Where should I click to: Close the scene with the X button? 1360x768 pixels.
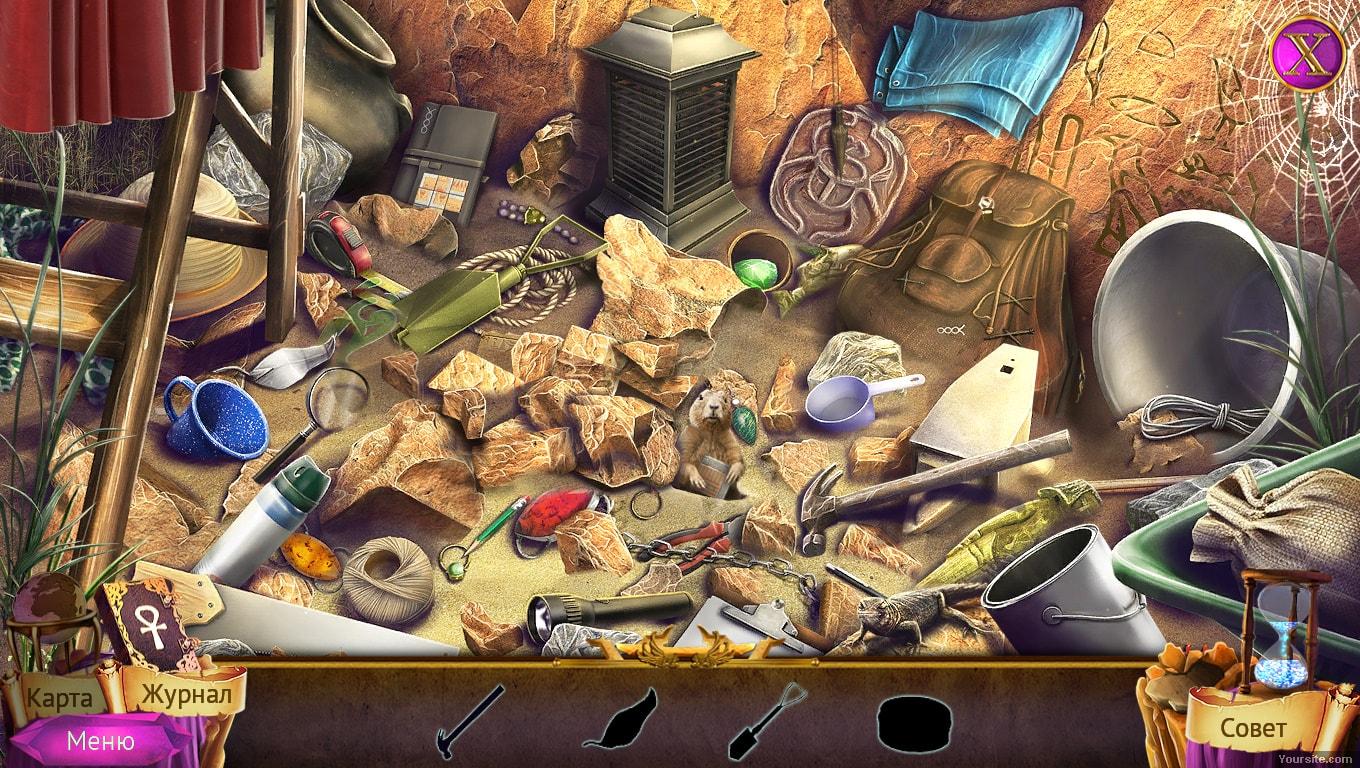[1302, 53]
